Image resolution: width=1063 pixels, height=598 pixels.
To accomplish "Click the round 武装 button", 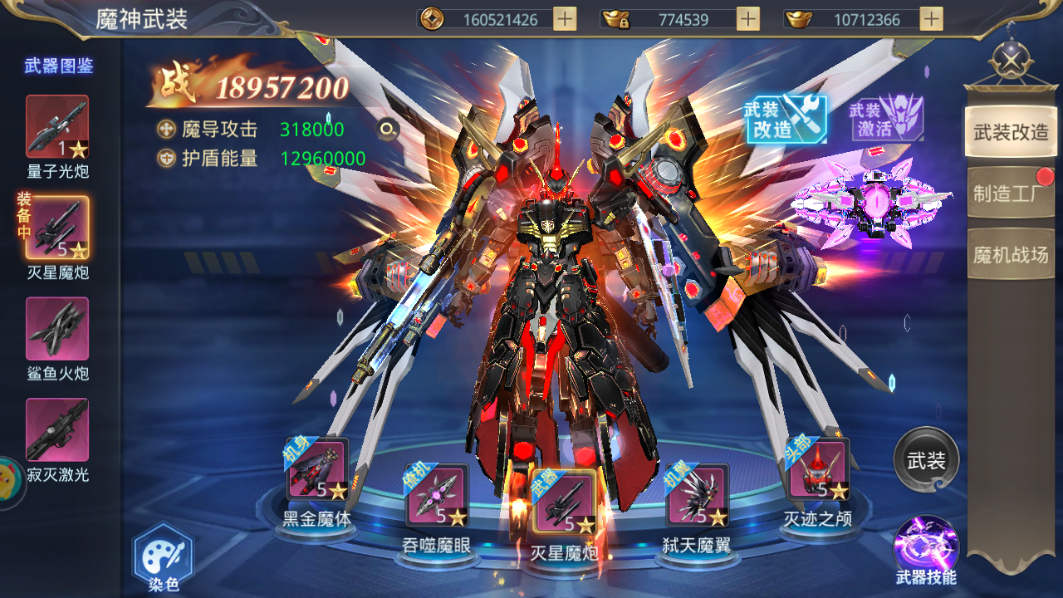I will point(926,461).
